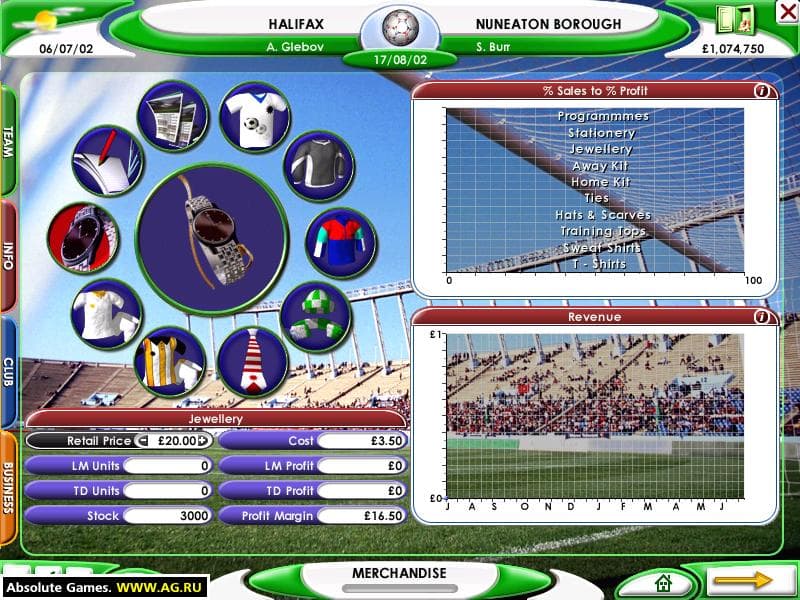This screenshot has width=800, height=600.
Task: Increase the Jewellery retail price
Action: click(203, 440)
